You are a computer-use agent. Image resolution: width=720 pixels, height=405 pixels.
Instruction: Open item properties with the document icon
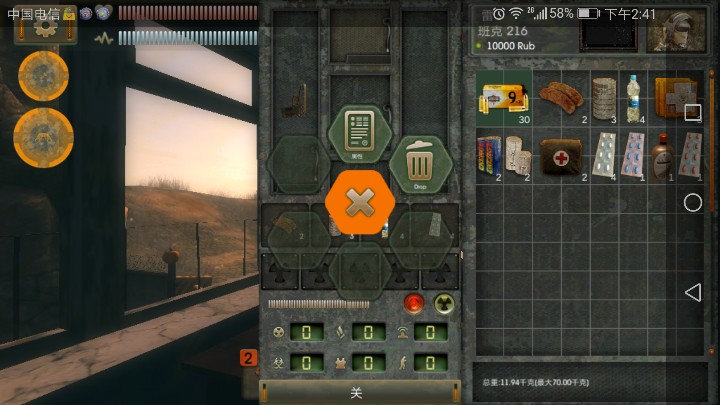tap(358, 134)
